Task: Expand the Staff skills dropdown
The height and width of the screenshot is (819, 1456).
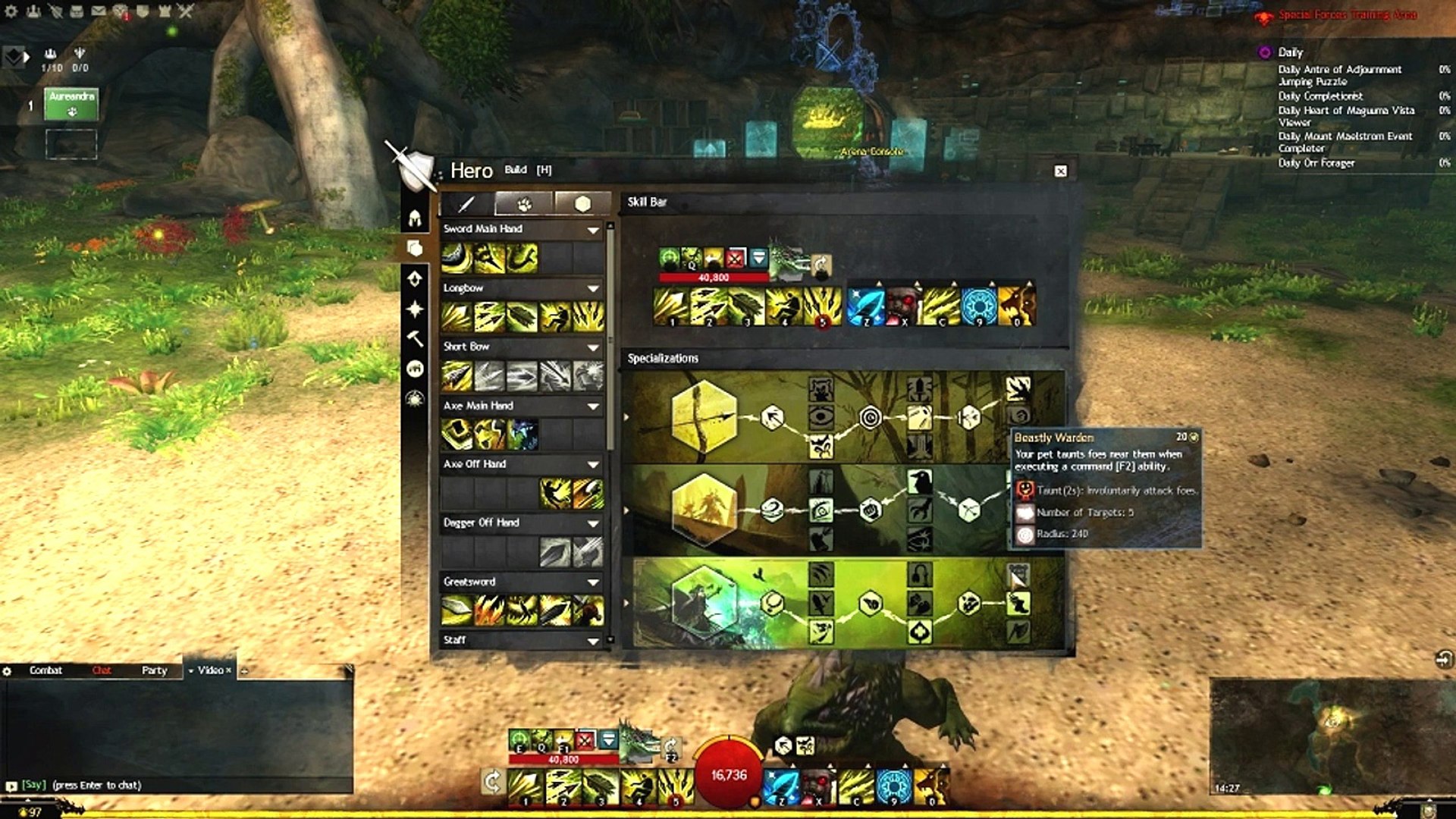Action: 593,641
